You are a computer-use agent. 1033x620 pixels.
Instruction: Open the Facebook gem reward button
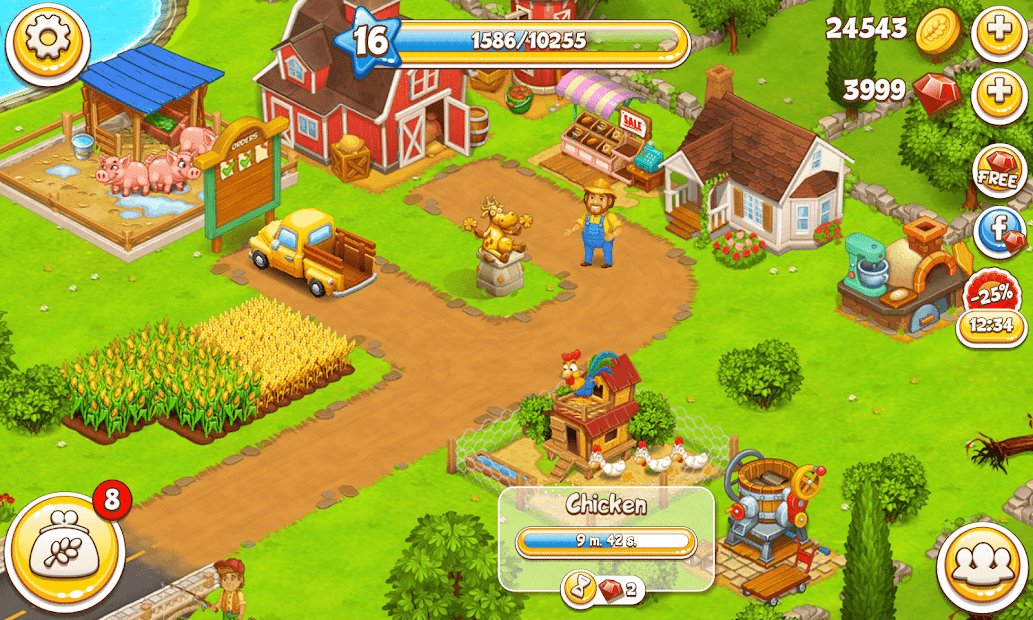point(999,234)
